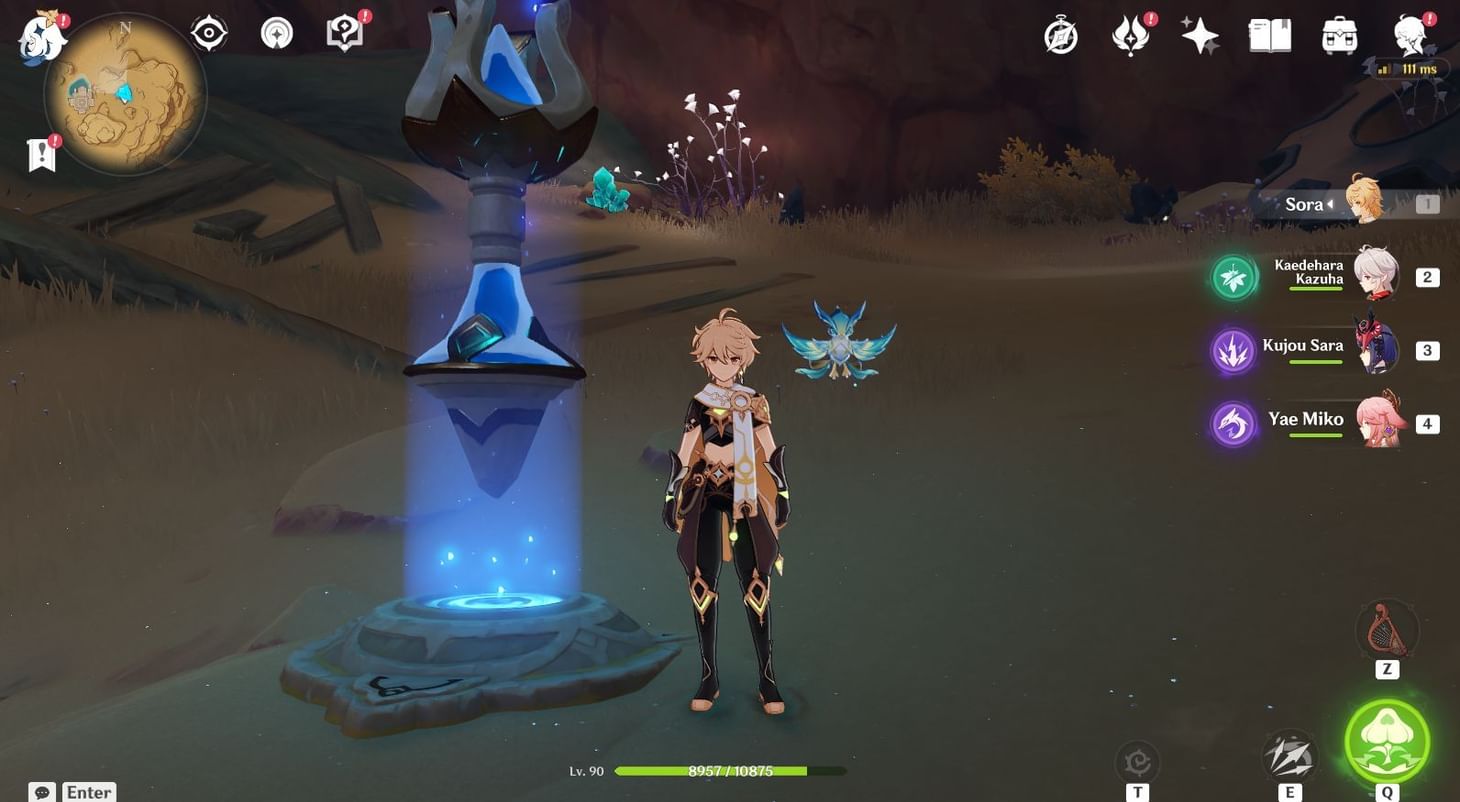Image resolution: width=1460 pixels, height=802 pixels.
Task: Activate Elemental Sight
Action: coord(207,32)
